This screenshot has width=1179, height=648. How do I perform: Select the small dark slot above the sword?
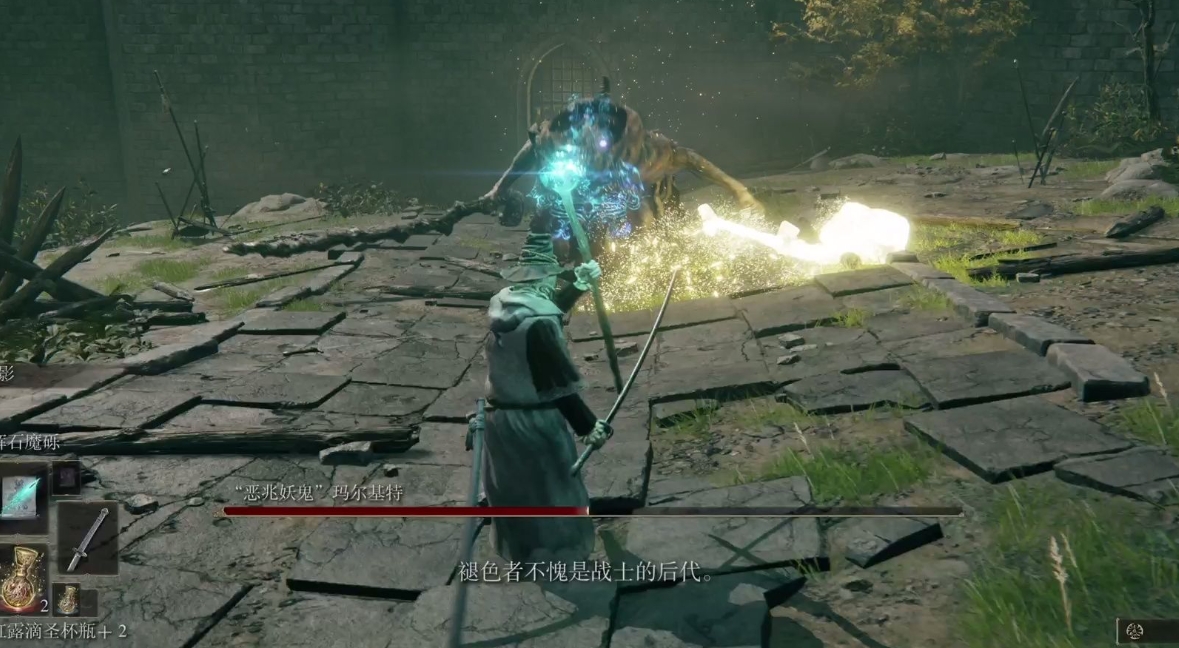(x=66, y=476)
